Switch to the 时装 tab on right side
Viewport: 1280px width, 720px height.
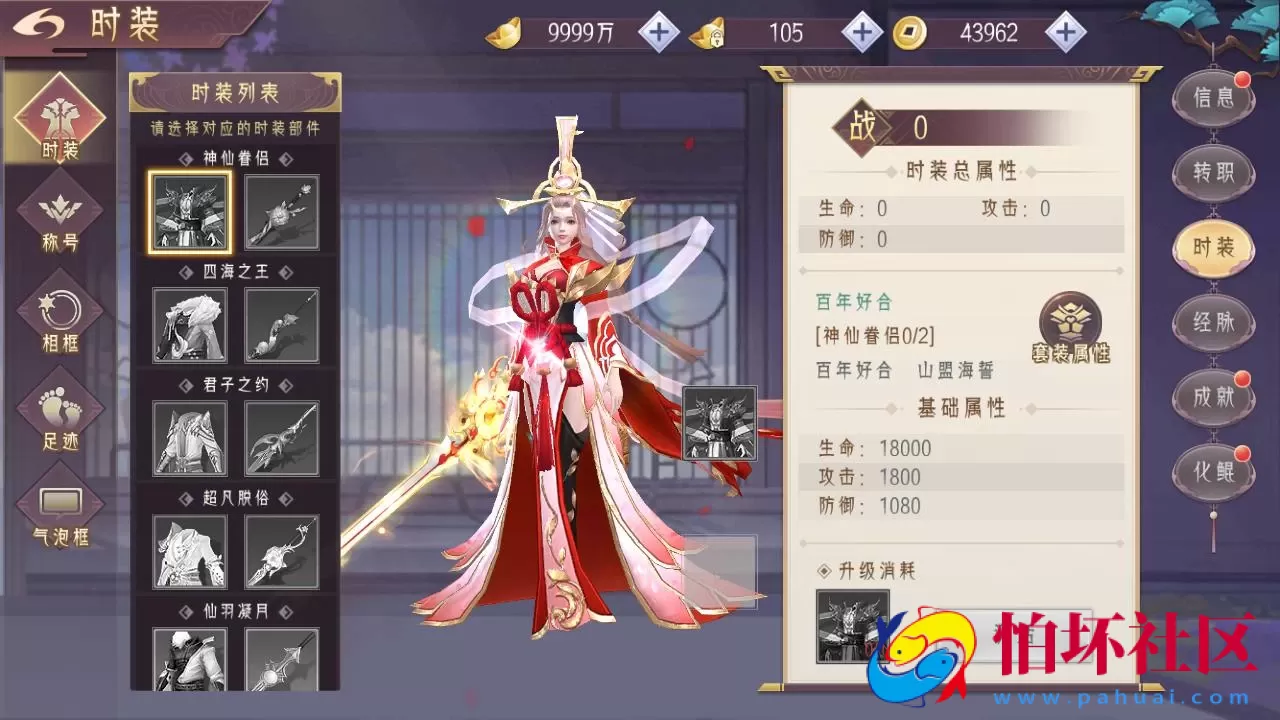tap(1212, 248)
